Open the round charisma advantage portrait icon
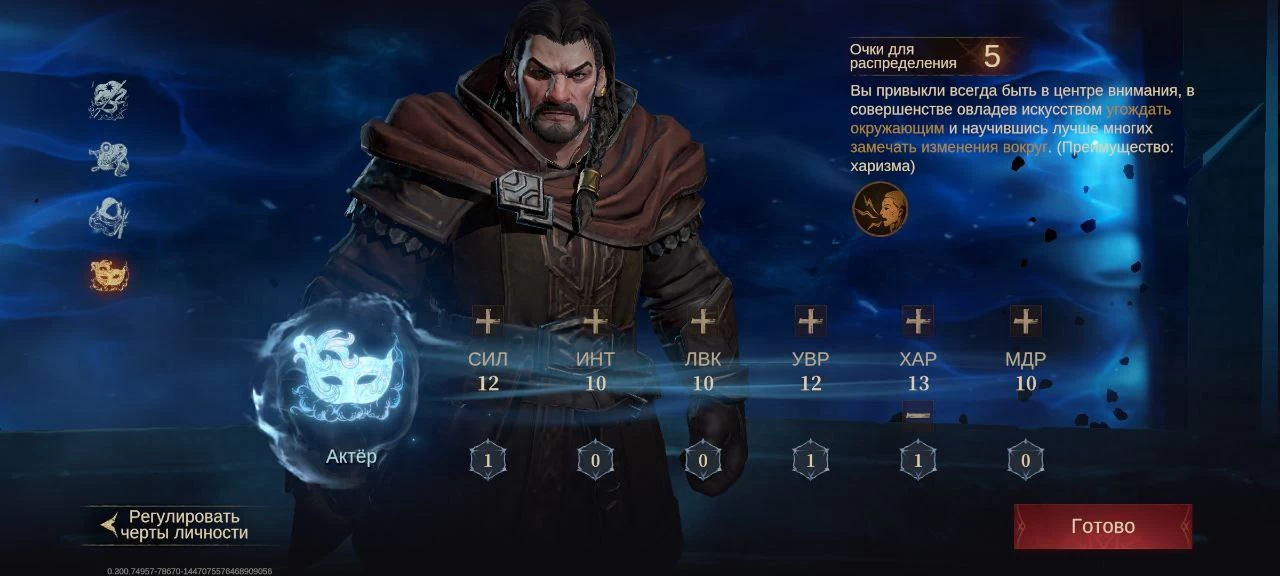 click(880, 210)
